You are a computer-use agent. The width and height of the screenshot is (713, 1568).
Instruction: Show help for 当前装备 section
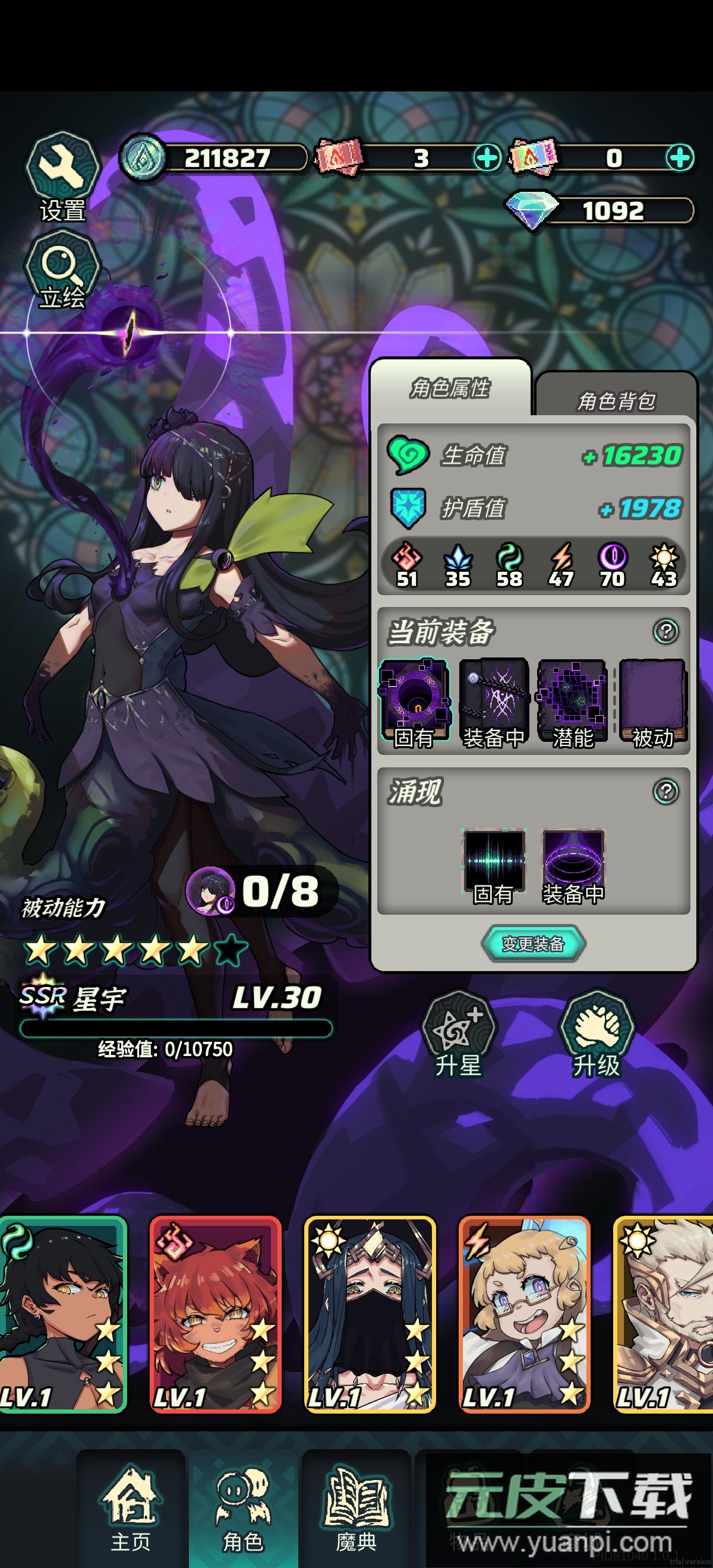tap(665, 631)
